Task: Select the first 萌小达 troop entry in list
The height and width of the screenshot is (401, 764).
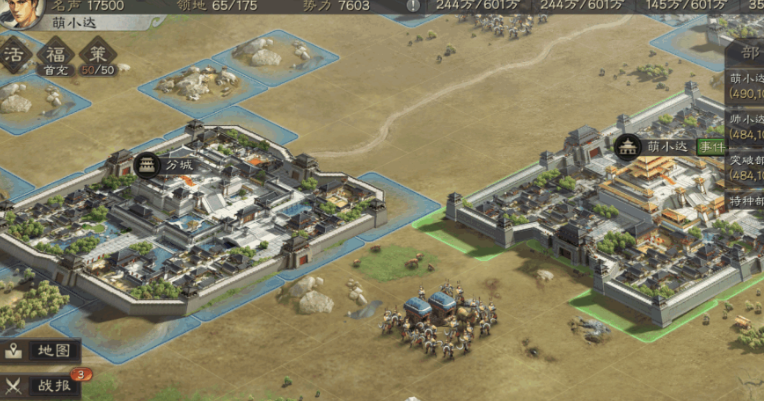Action: (x=746, y=84)
